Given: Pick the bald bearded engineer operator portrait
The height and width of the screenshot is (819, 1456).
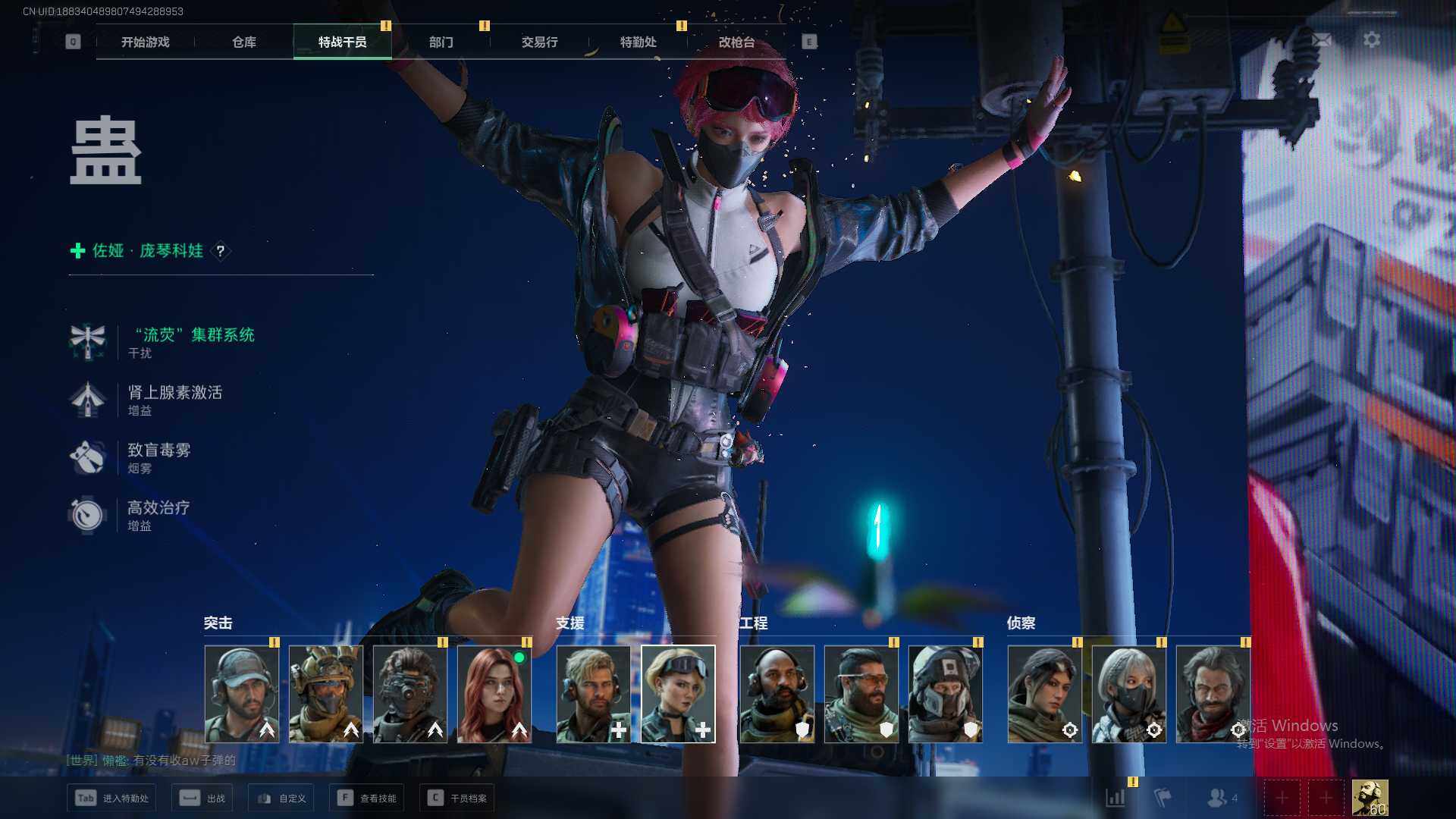Looking at the screenshot, I should pos(777,694).
